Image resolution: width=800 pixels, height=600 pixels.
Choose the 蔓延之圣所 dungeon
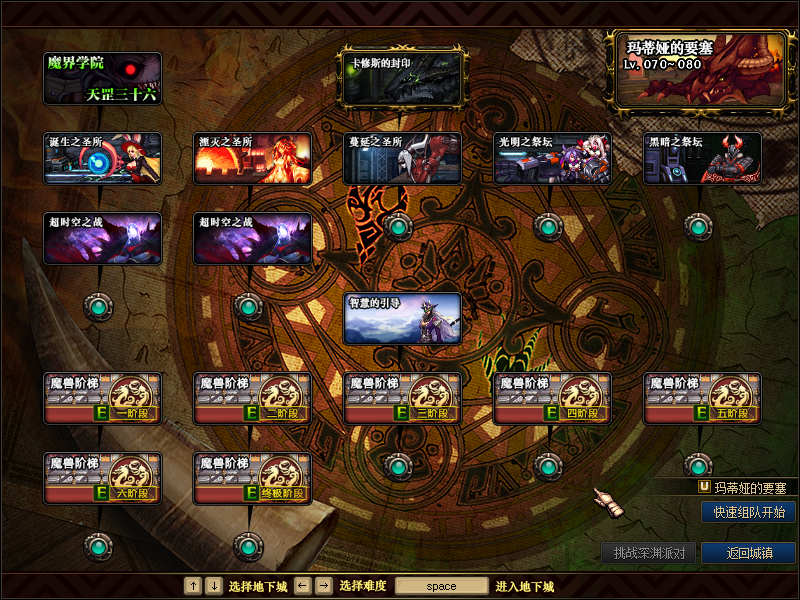pyautogui.click(x=402, y=158)
